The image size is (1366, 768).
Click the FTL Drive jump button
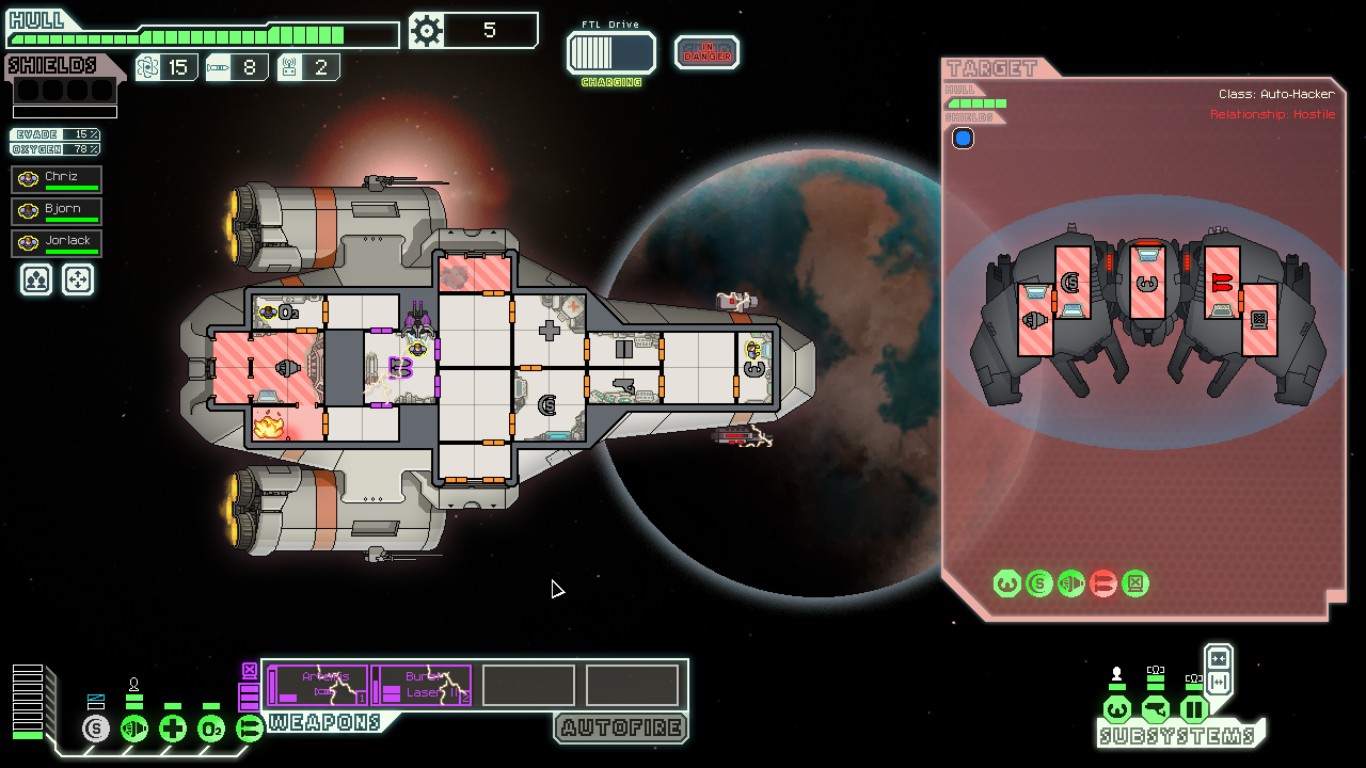tap(611, 53)
